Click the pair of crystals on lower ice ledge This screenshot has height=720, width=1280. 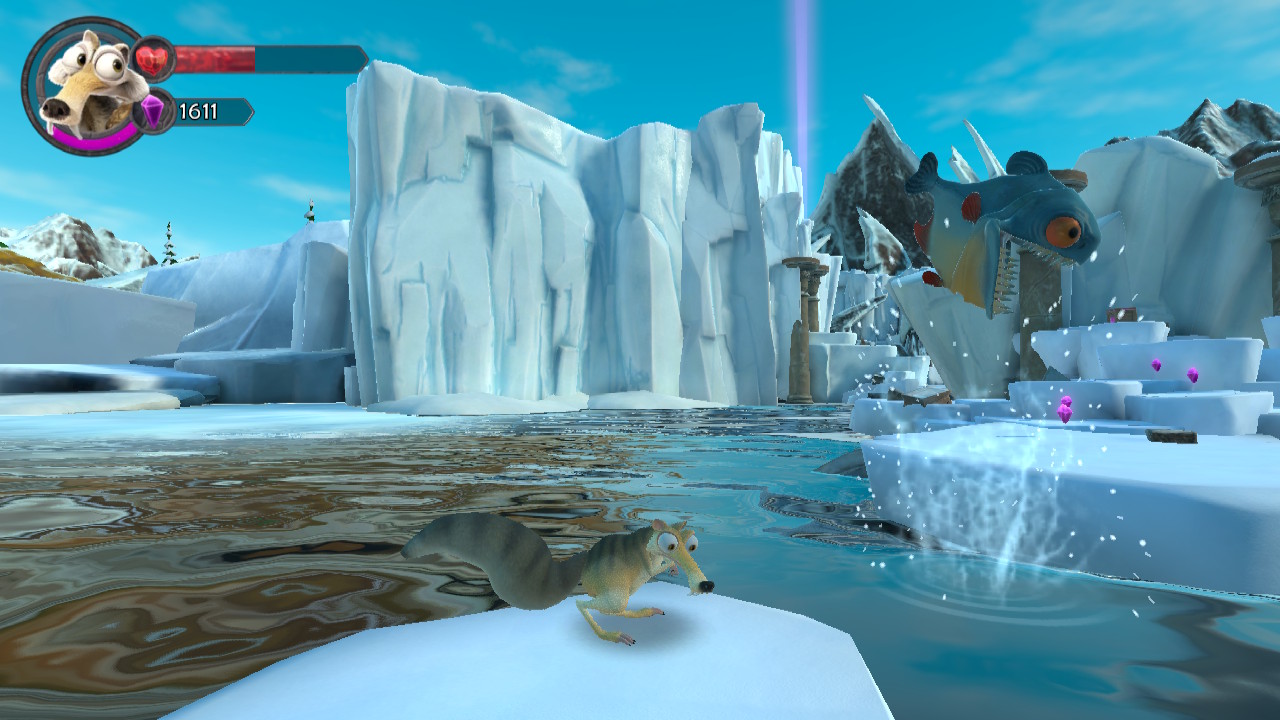(x=1066, y=410)
